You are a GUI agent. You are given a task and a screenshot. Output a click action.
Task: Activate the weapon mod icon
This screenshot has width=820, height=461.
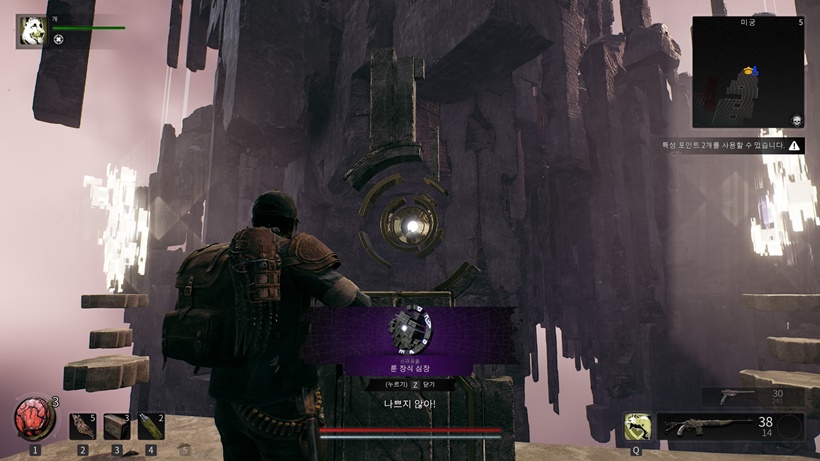pos(636,426)
